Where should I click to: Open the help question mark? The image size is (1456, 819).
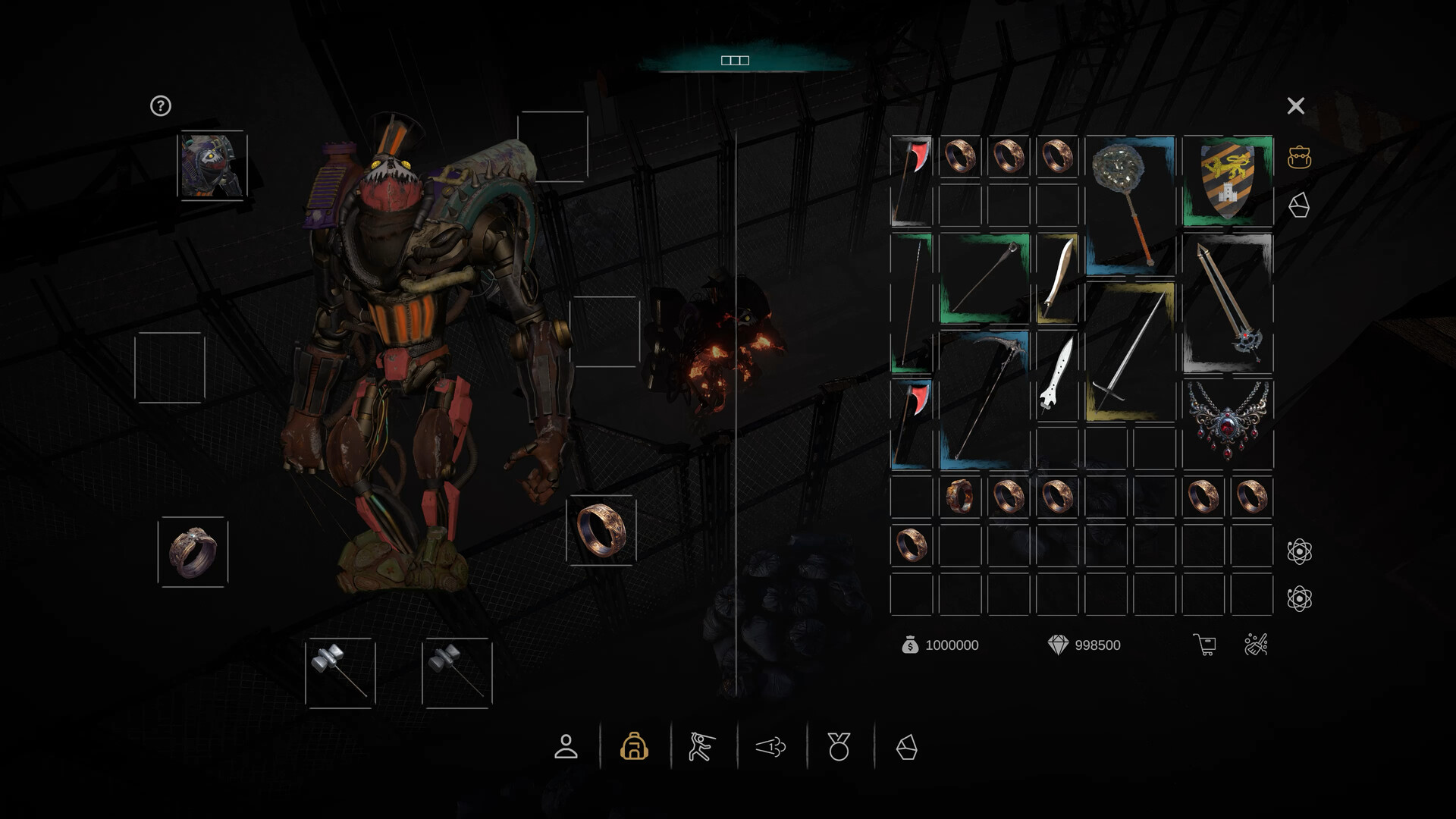(160, 106)
